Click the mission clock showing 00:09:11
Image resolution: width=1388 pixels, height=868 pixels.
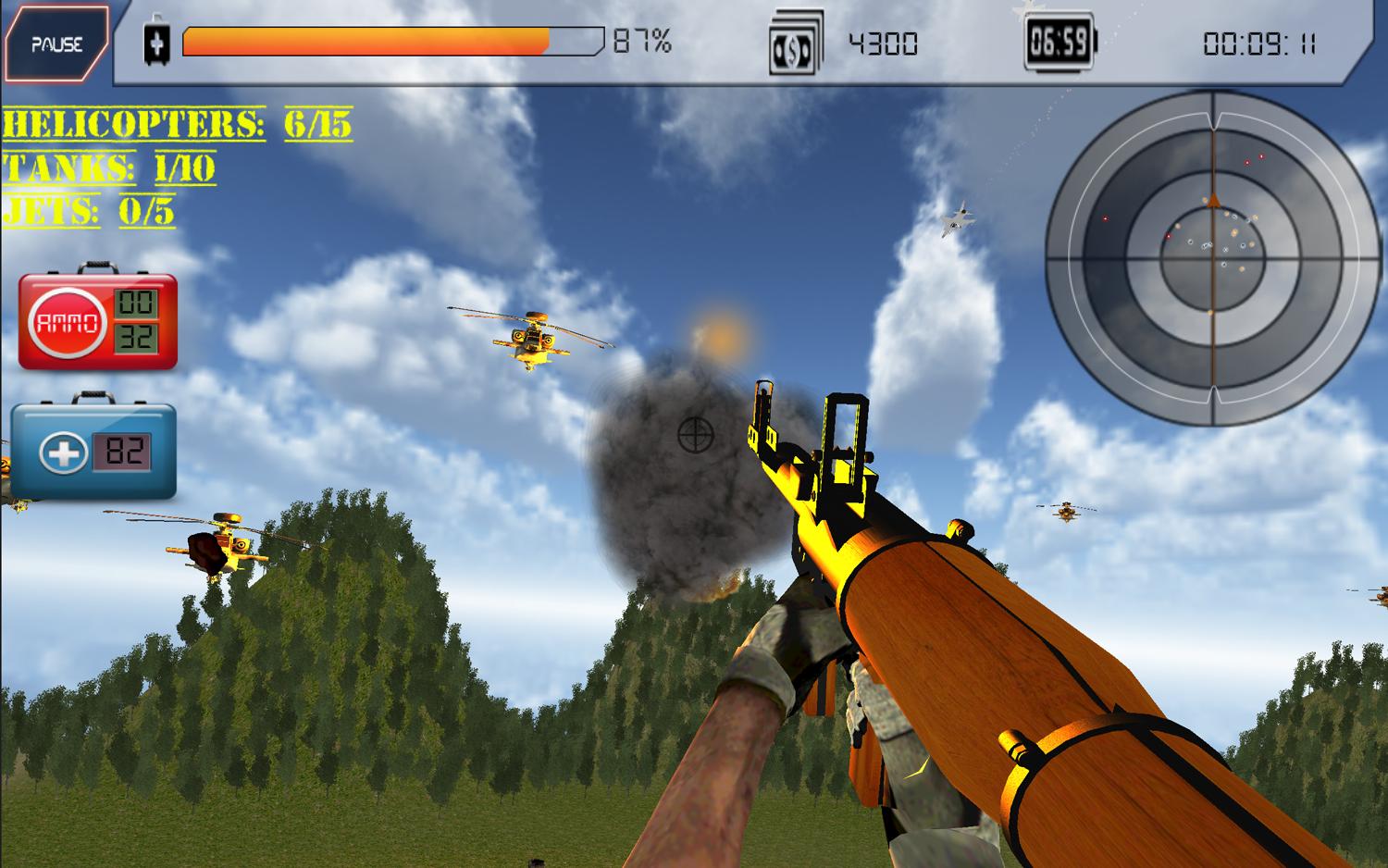point(1261,41)
